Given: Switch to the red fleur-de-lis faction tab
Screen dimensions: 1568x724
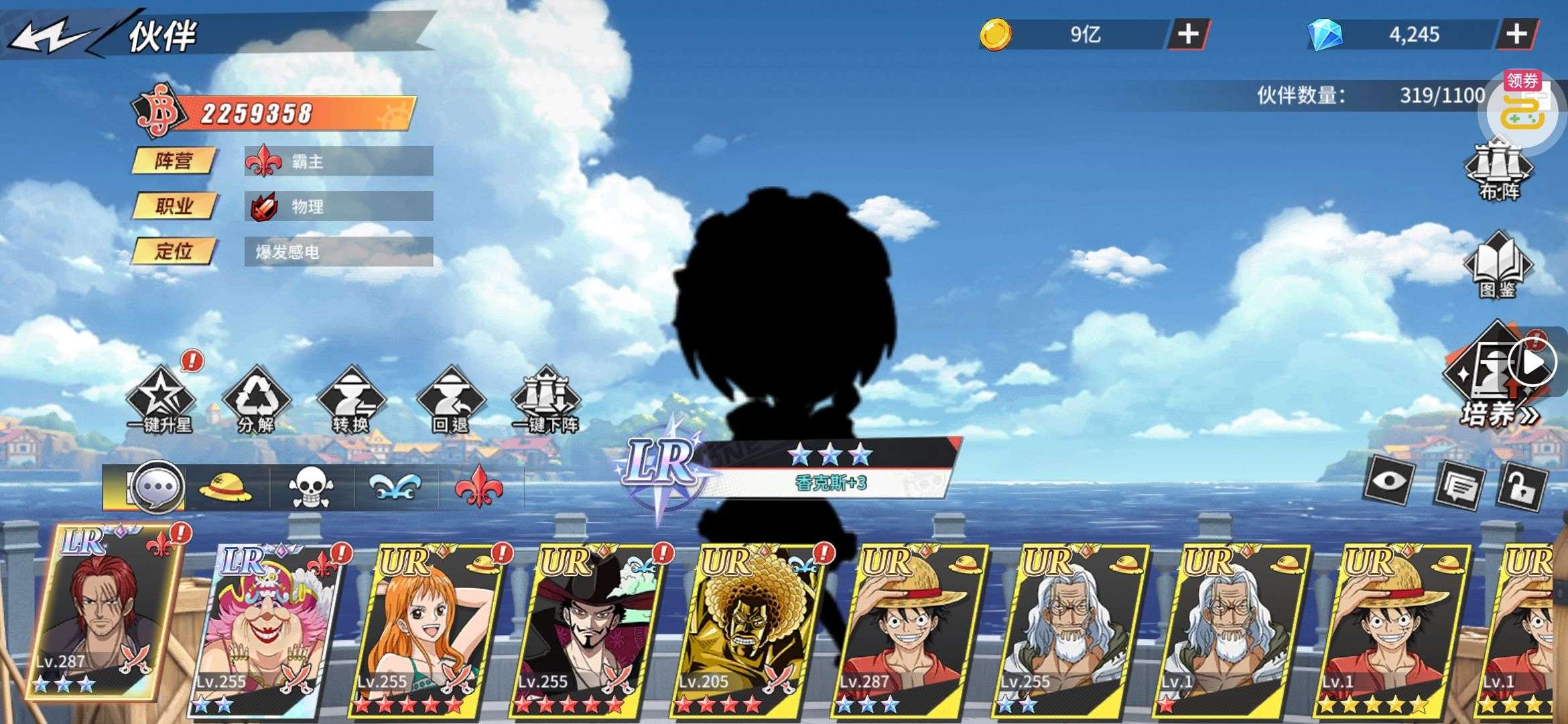Looking at the screenshot, I should pyautogui.click(x=478, y=487).
